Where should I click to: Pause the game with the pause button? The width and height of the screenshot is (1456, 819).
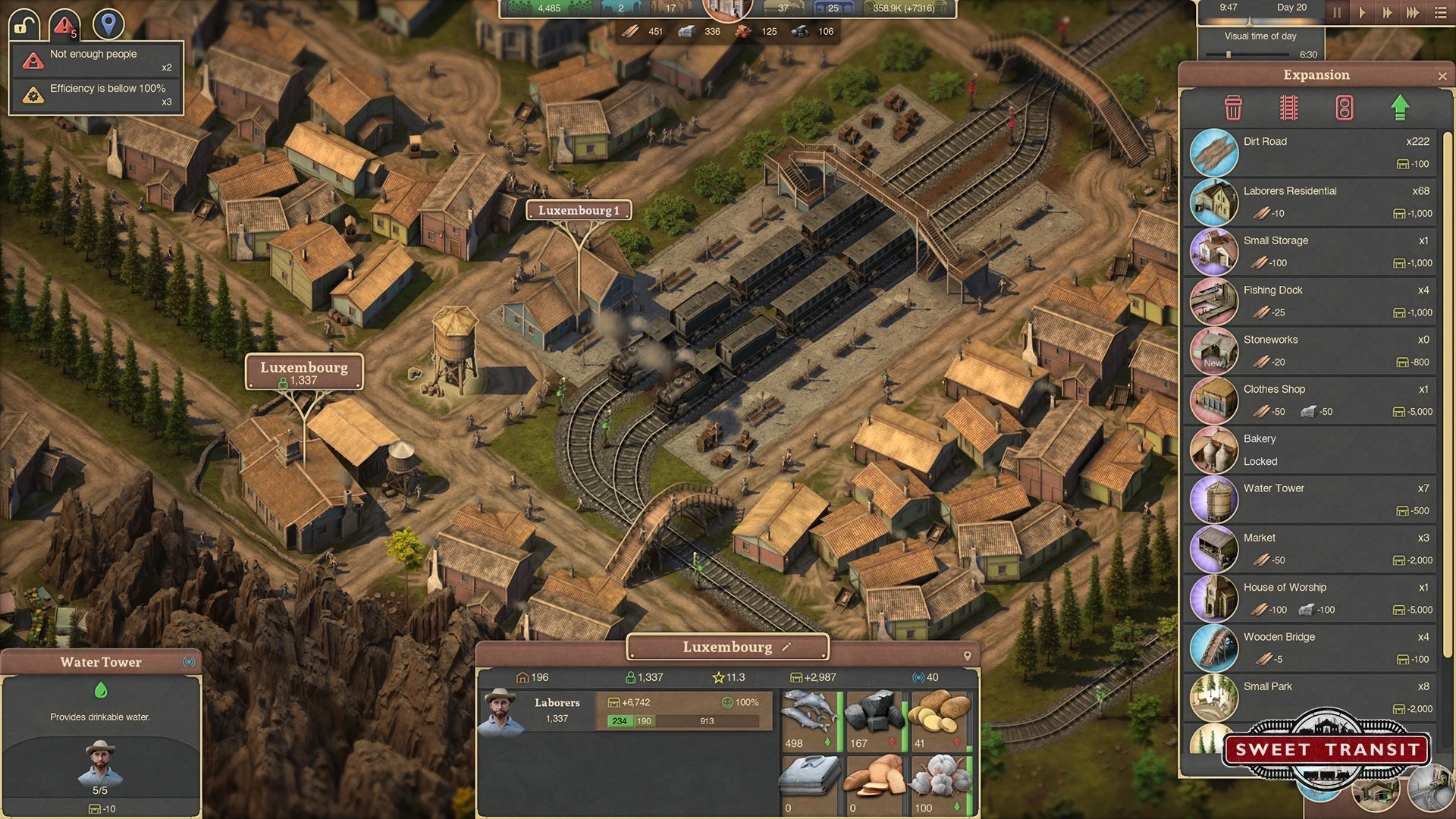coord(1337,13)
